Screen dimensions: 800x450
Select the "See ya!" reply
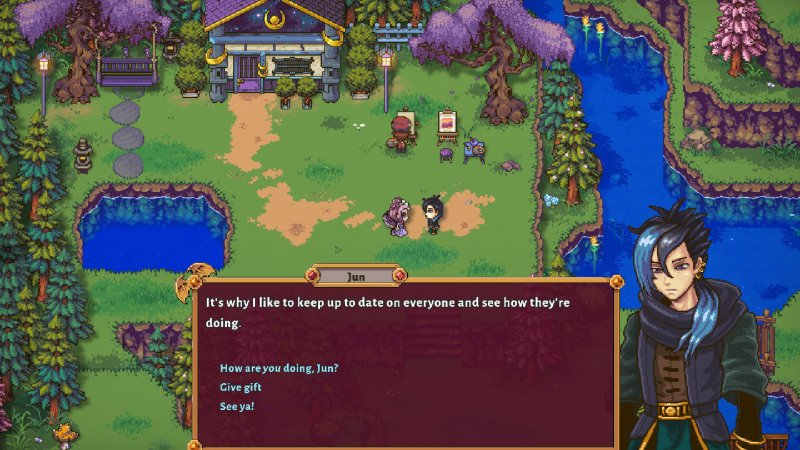click(237, 406)
